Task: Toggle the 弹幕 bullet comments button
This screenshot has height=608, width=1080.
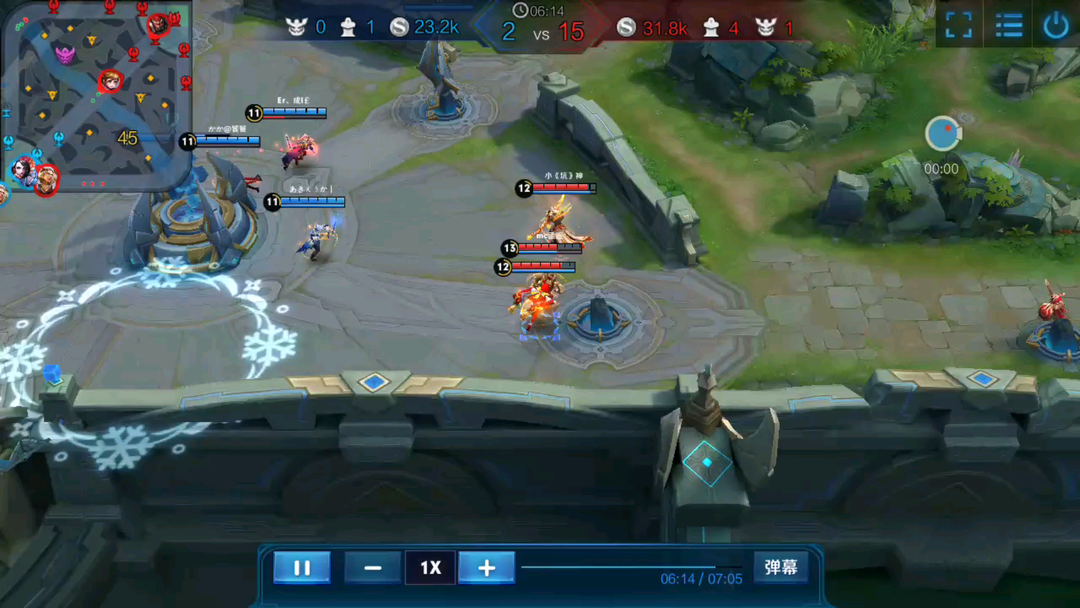Action: [x=780, y=568]
